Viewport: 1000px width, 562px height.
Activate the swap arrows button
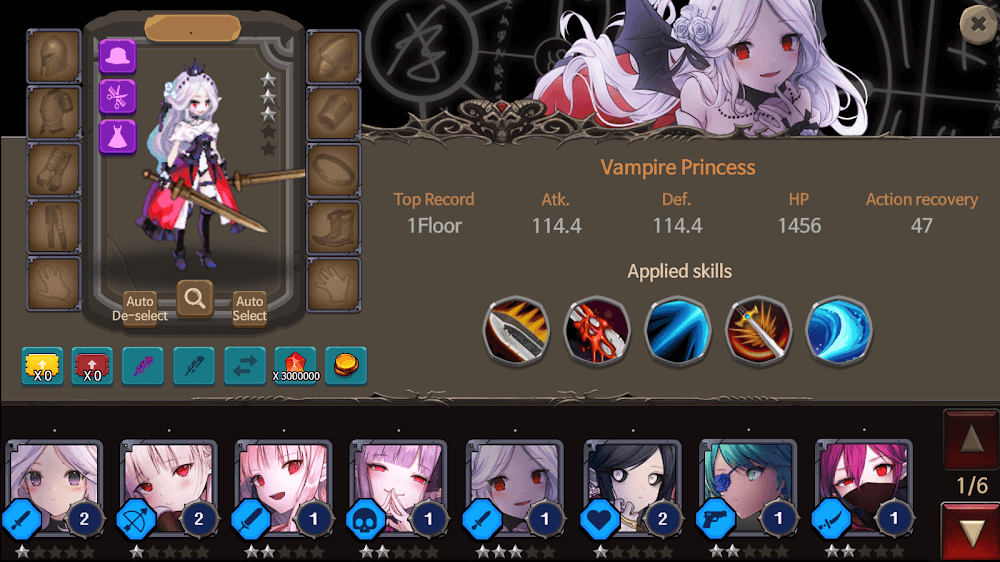tap(244, 366)
